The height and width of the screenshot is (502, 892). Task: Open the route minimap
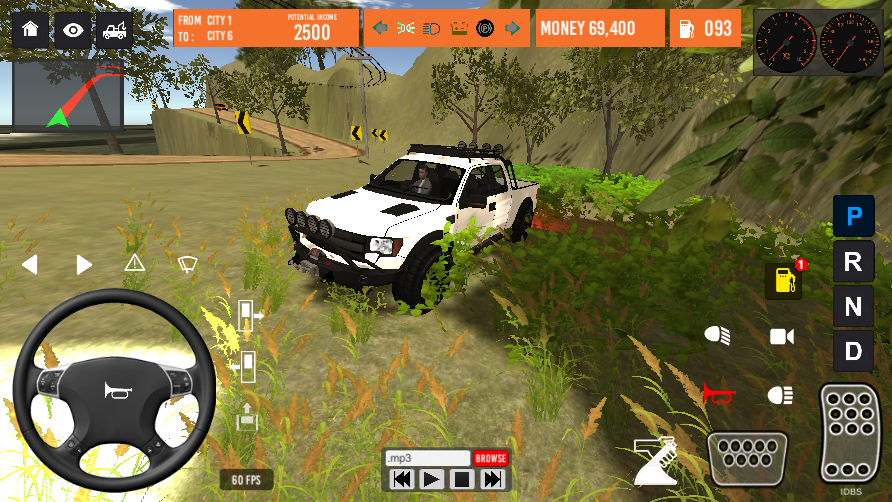(x=68, y=96)
